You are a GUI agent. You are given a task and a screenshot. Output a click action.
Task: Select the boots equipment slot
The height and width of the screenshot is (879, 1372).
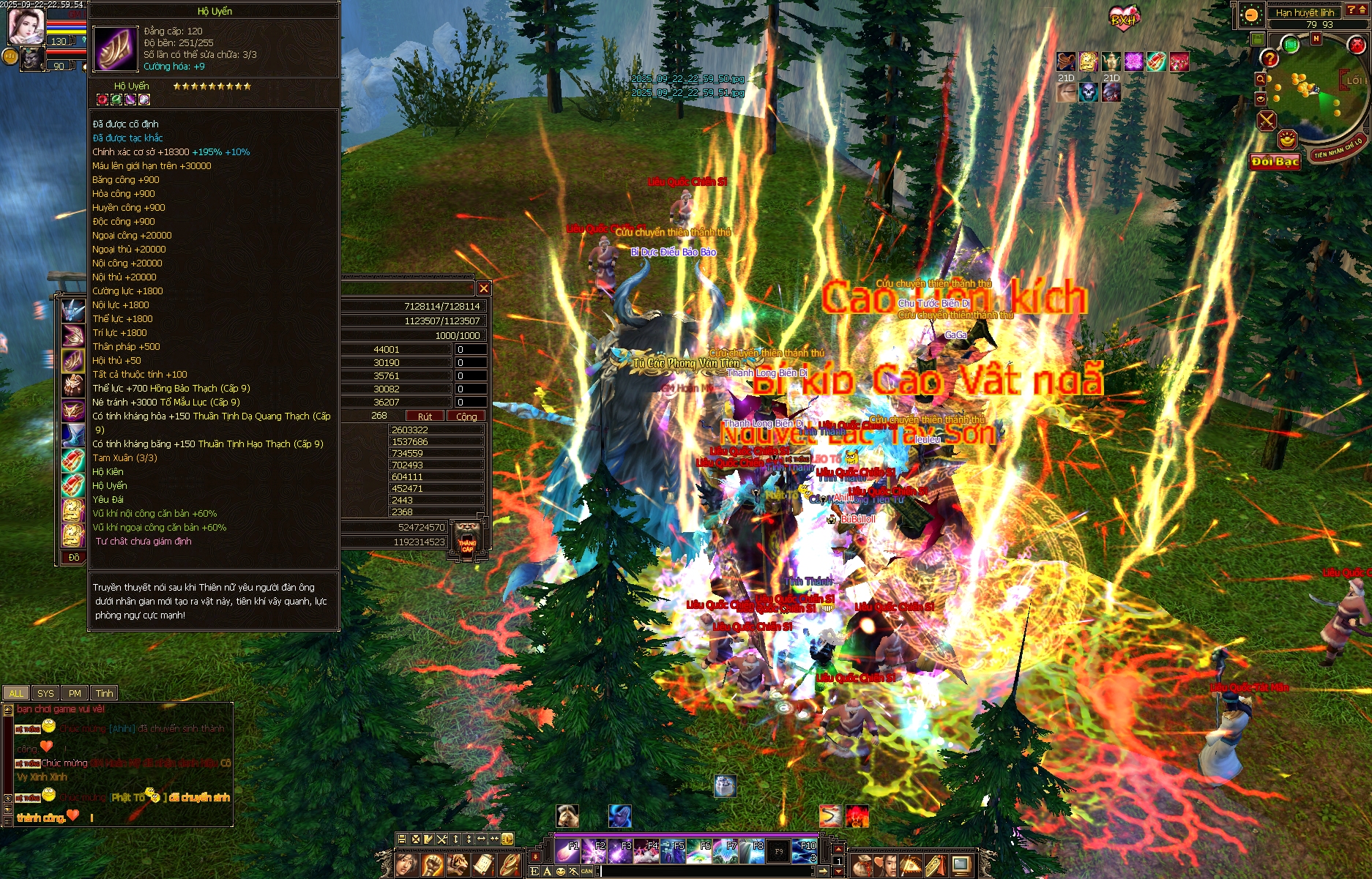[73, 435]
